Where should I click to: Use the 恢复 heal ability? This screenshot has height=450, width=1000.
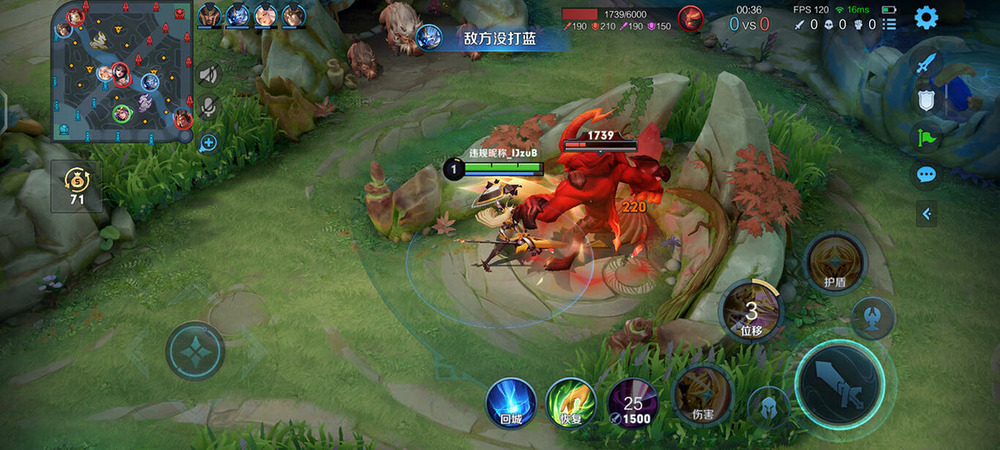(571, 402)
